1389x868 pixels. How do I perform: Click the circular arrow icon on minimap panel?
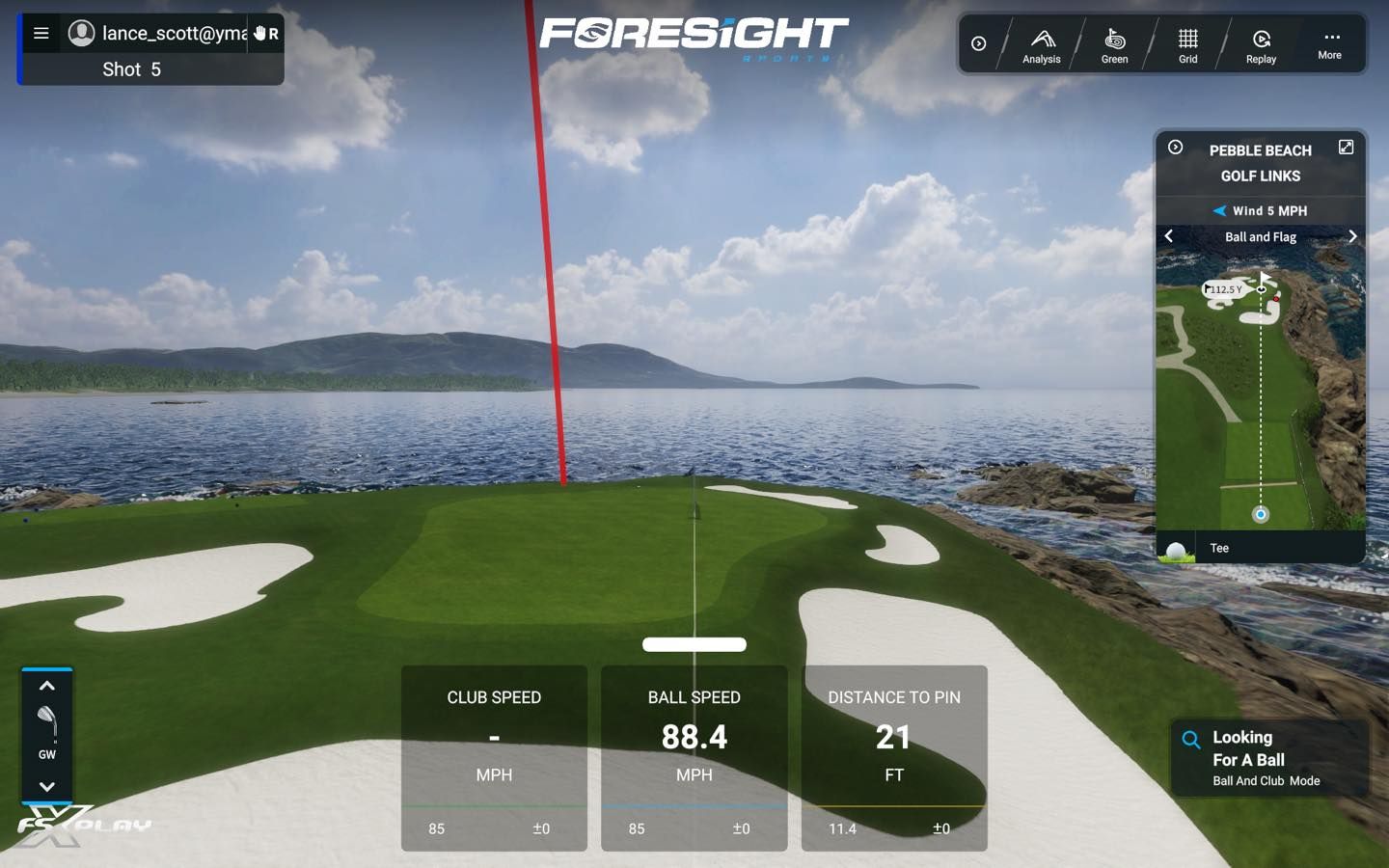[1176, 148]
